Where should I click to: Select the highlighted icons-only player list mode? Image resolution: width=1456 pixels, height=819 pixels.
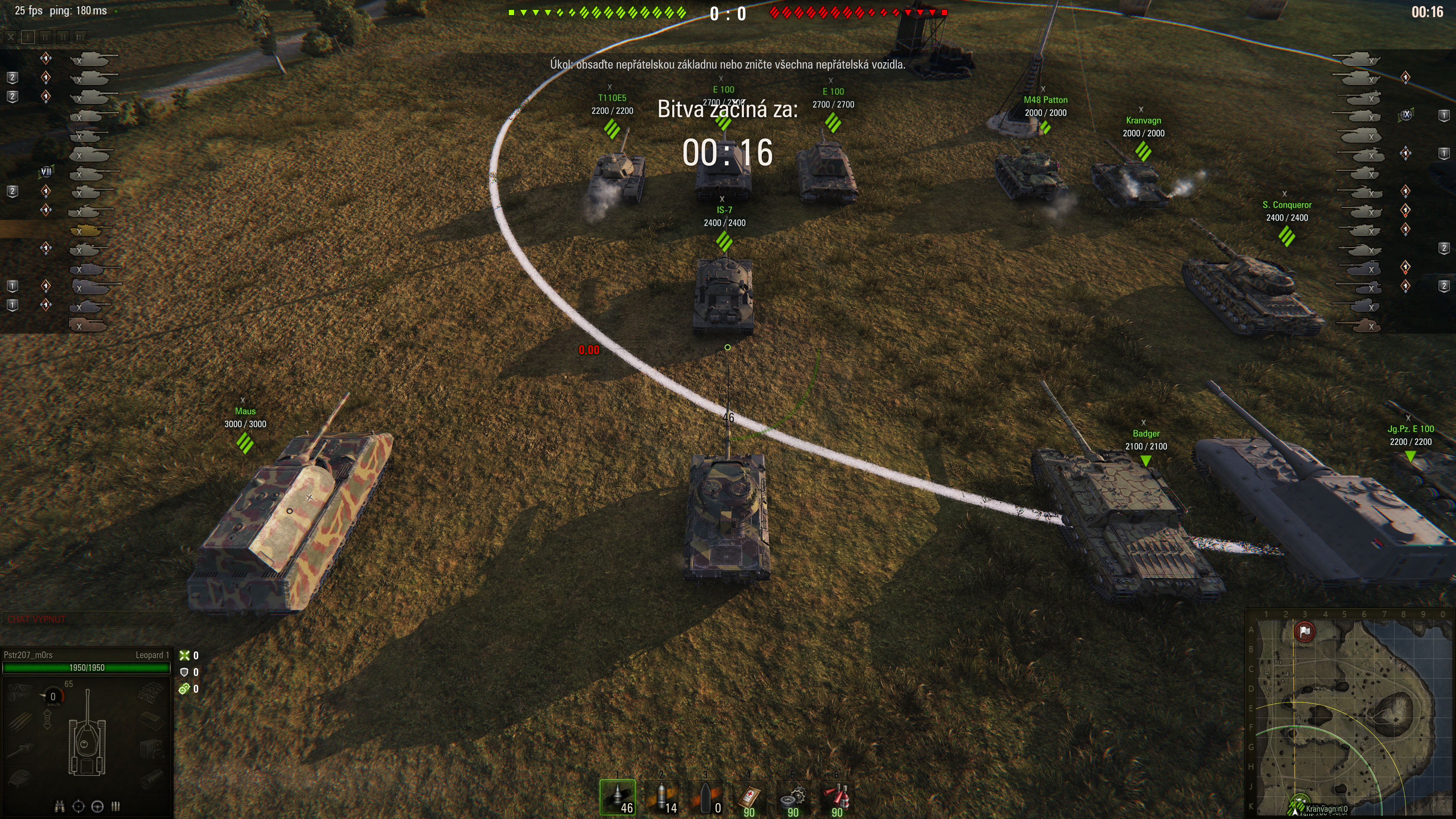point(28,37)
